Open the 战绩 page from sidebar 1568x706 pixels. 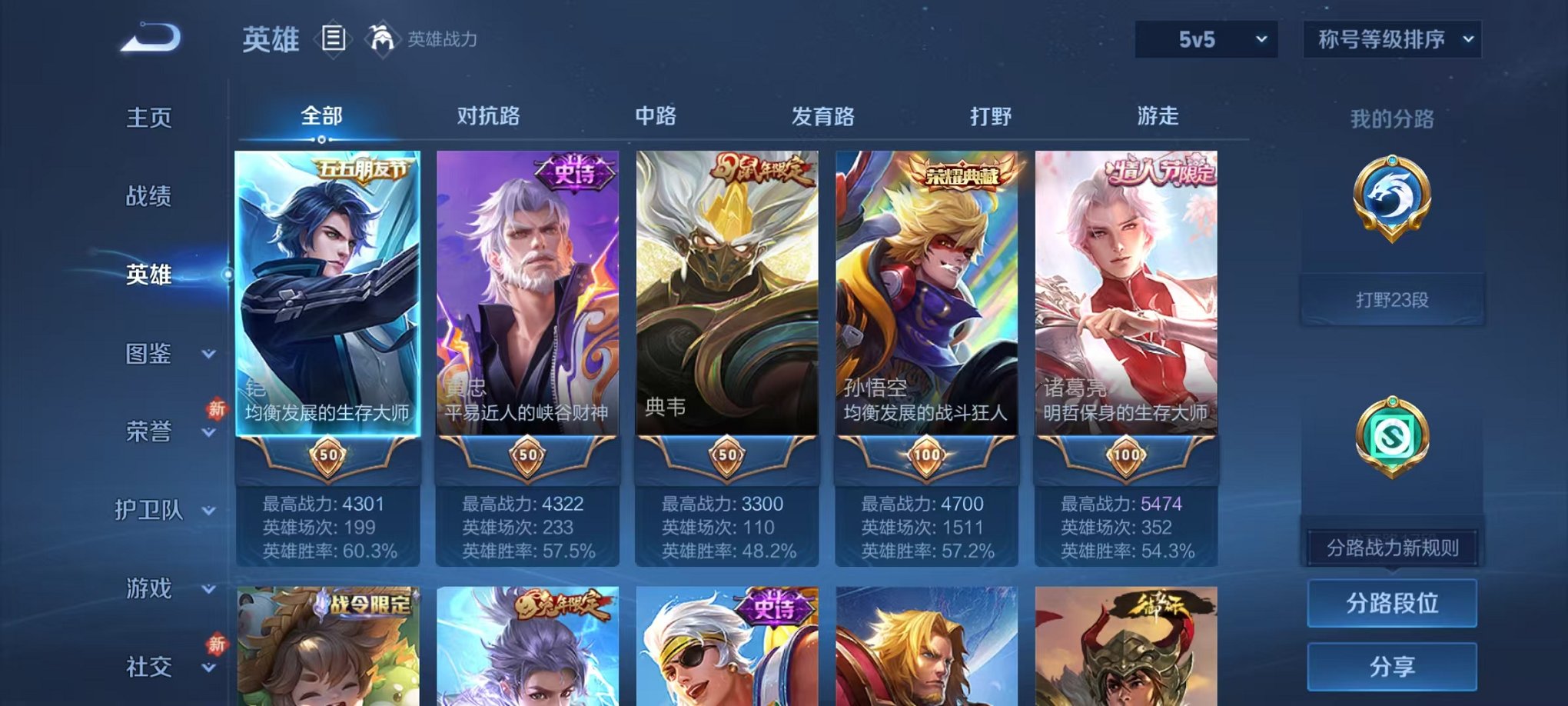148,197
